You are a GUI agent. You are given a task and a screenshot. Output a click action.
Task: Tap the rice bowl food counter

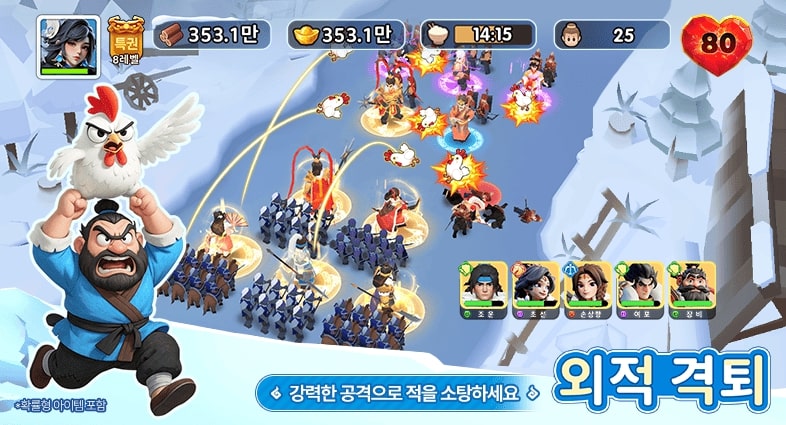(478, 35)
